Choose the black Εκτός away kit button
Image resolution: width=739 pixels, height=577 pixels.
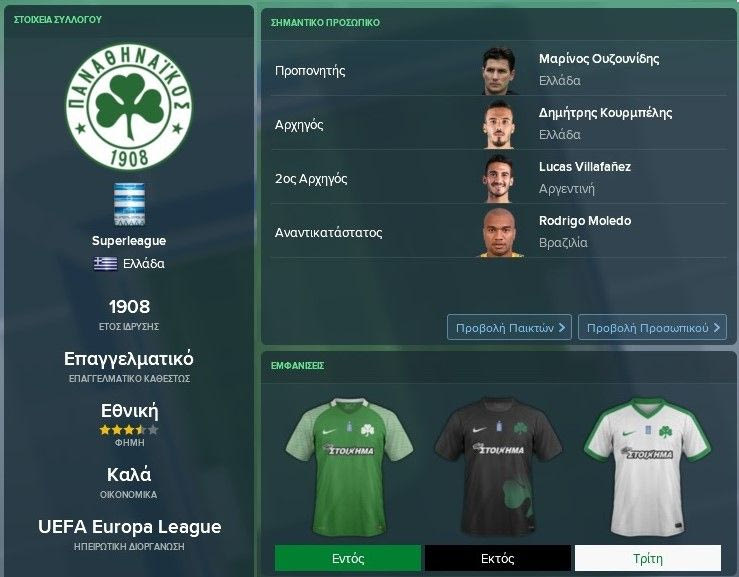[497, 558]
